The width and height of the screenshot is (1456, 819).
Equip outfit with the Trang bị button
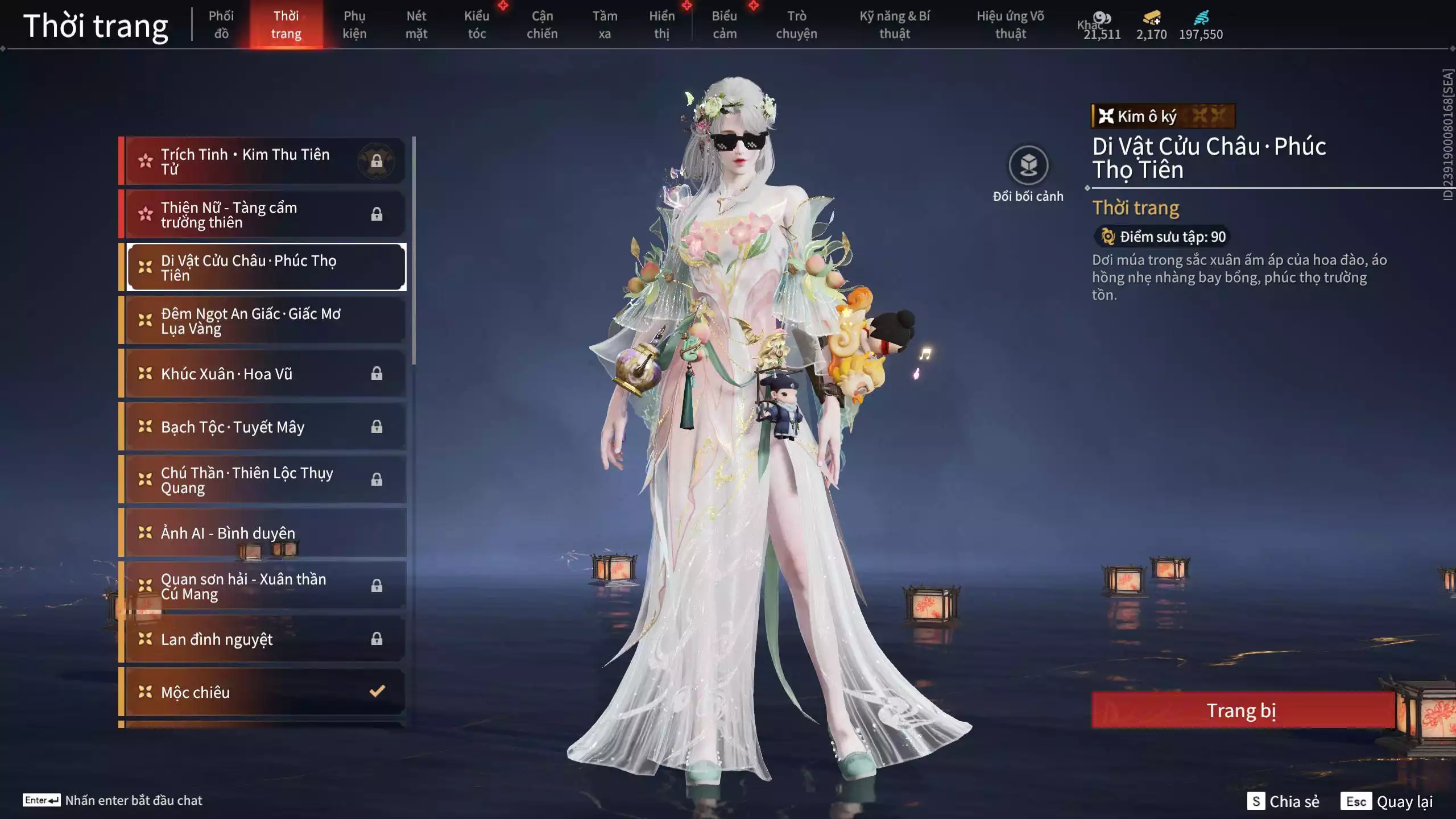coord(1242,710)
